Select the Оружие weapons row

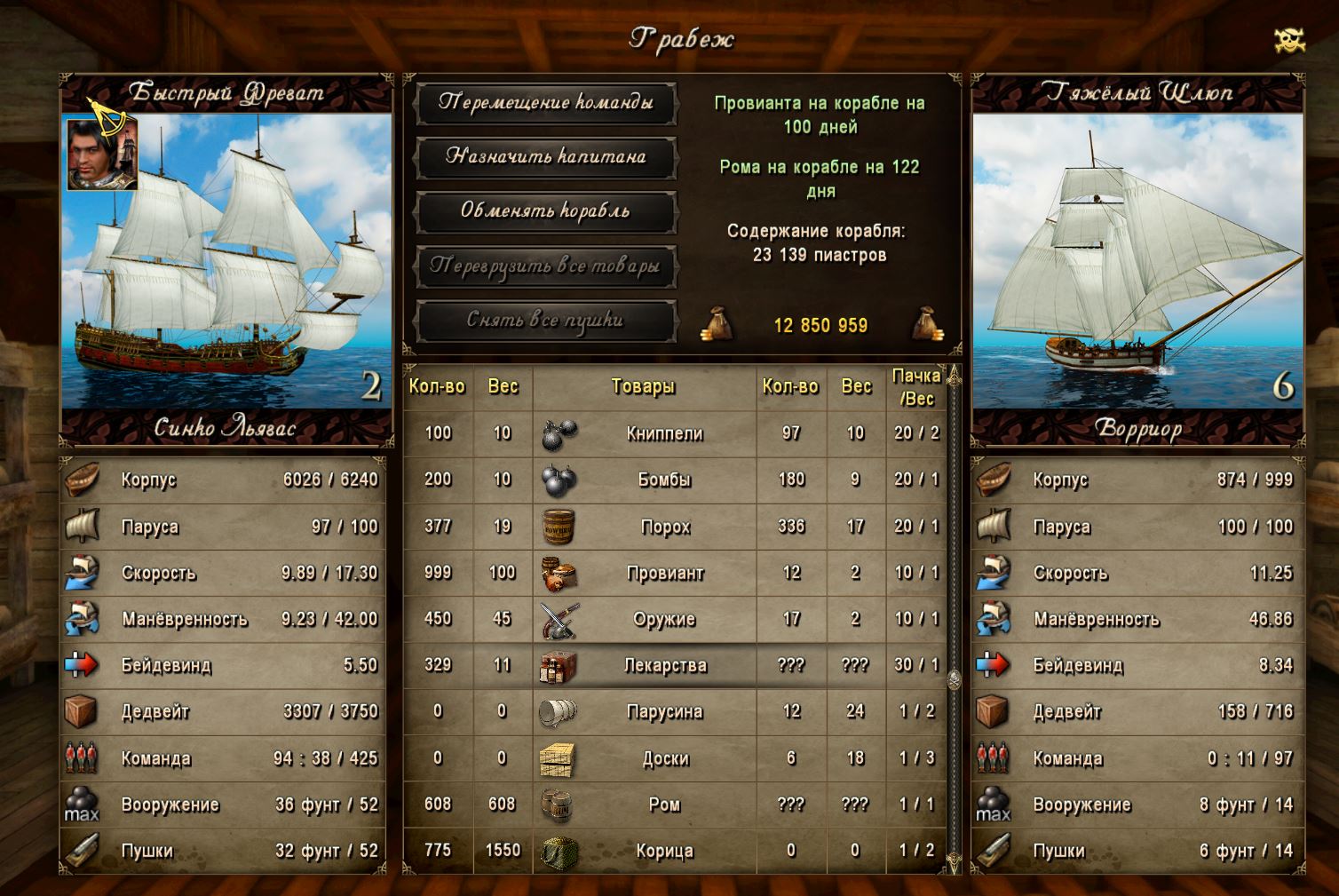pyautogui.click(x=664, y=619)
